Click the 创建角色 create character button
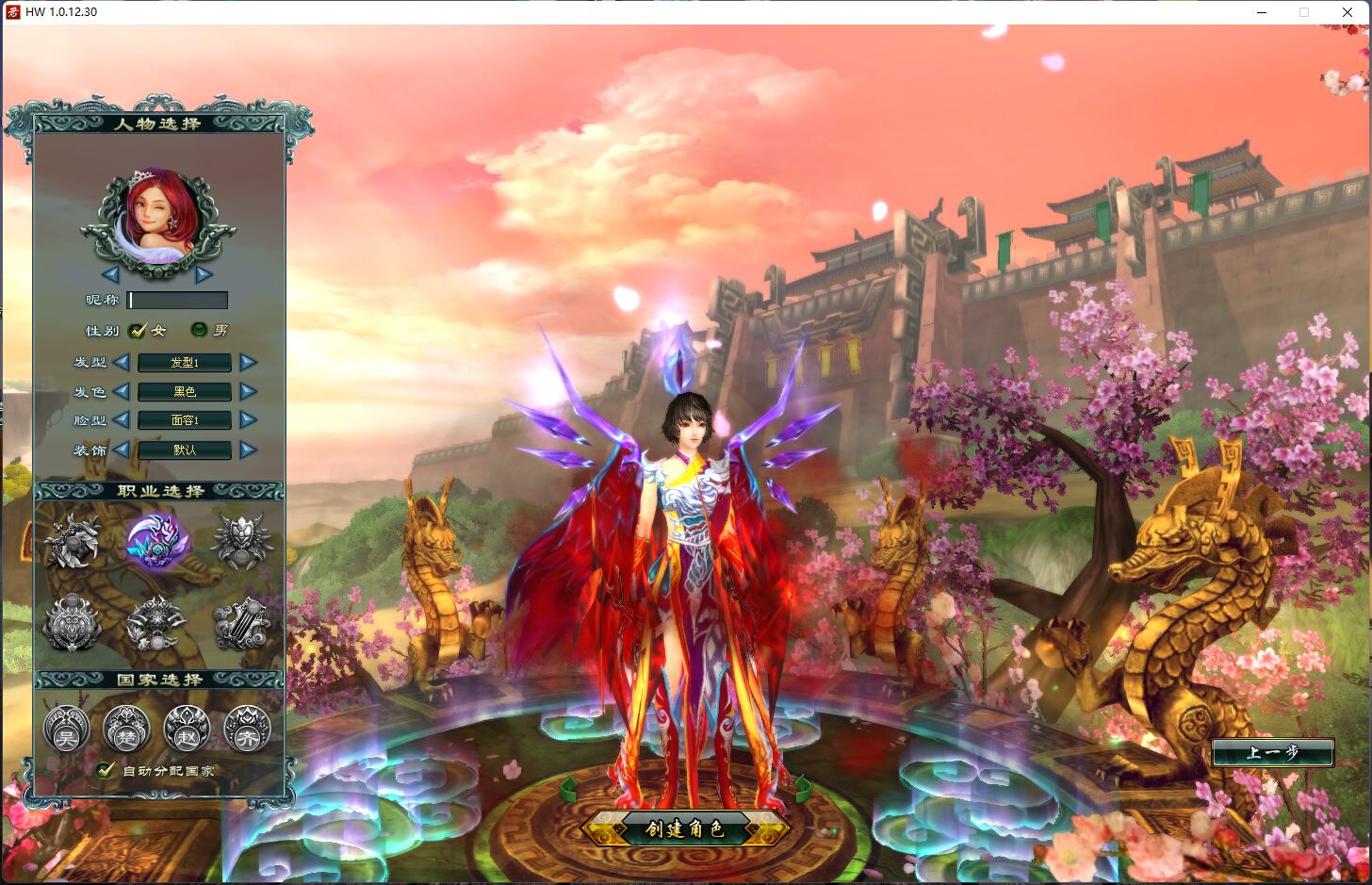The height and width of the screenshot is (885, 1372). 685,829
